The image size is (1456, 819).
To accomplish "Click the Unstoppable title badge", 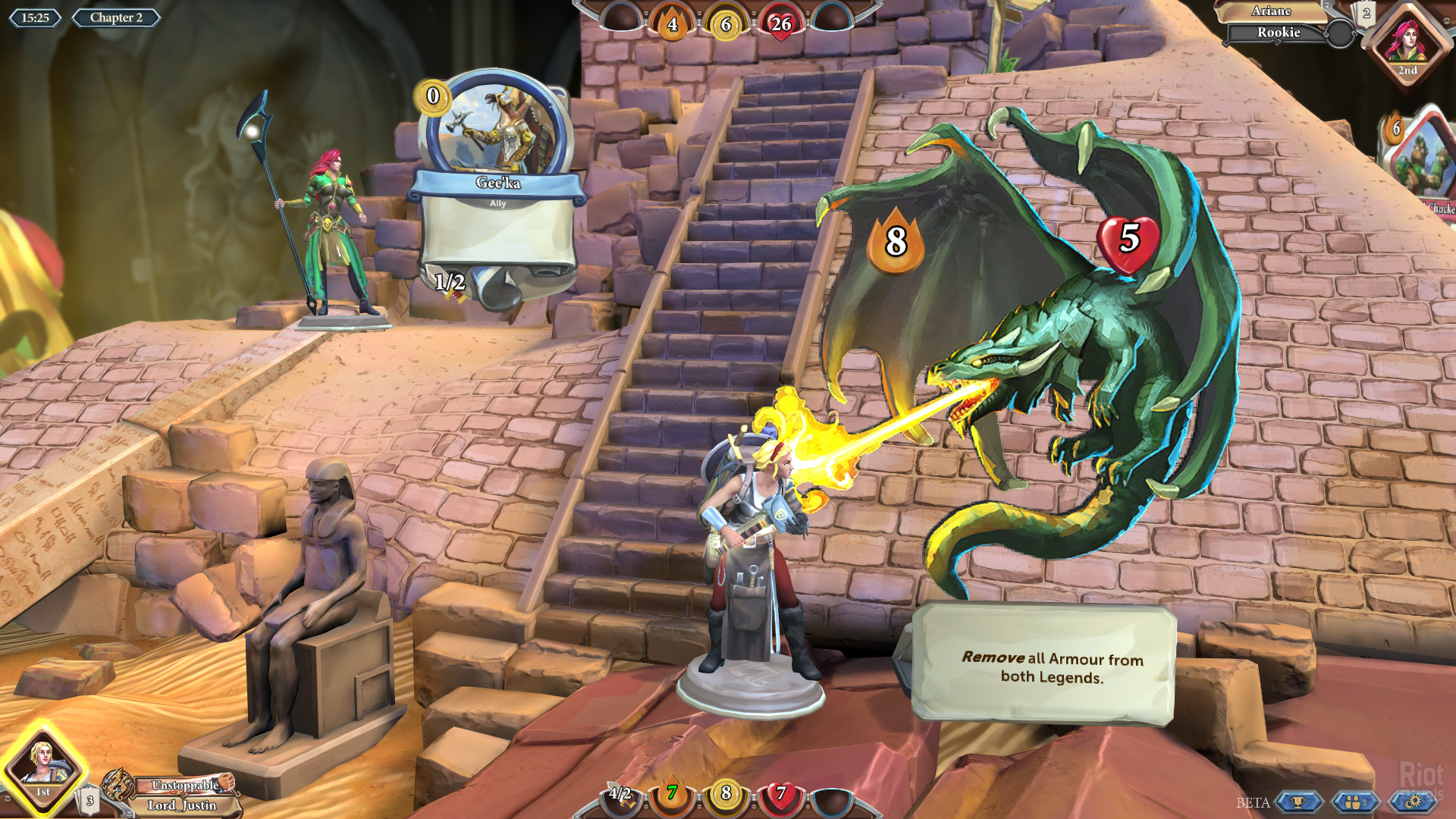I will 184,786.
